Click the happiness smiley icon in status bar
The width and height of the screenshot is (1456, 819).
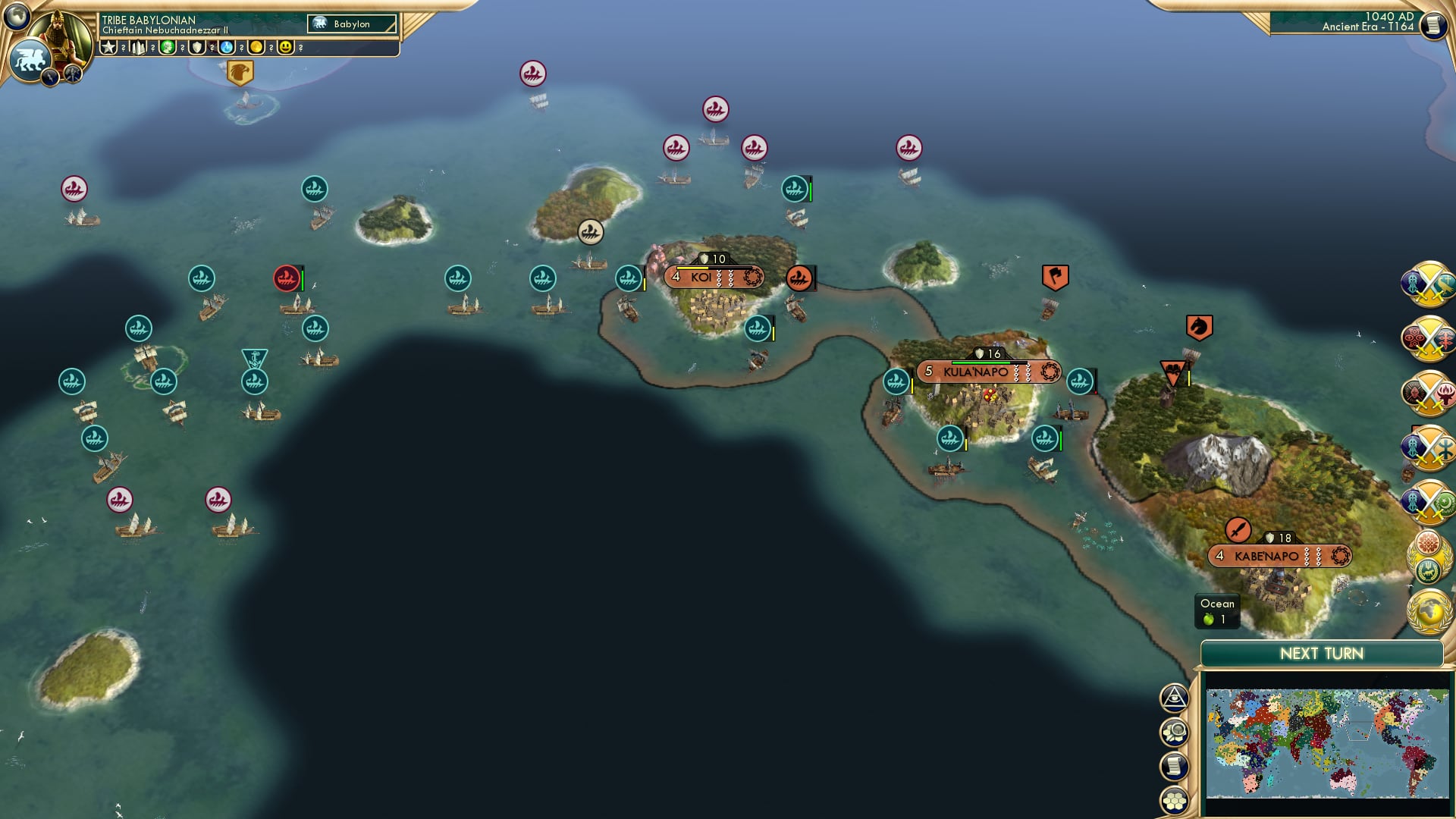coord(285,47)
